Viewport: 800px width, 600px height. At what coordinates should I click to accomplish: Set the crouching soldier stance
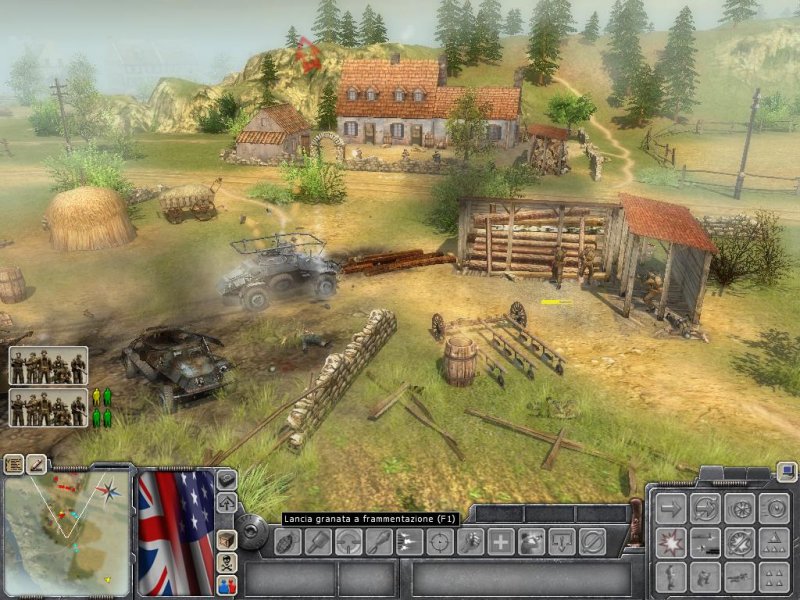pyautogui.click(x=705, y=576)
